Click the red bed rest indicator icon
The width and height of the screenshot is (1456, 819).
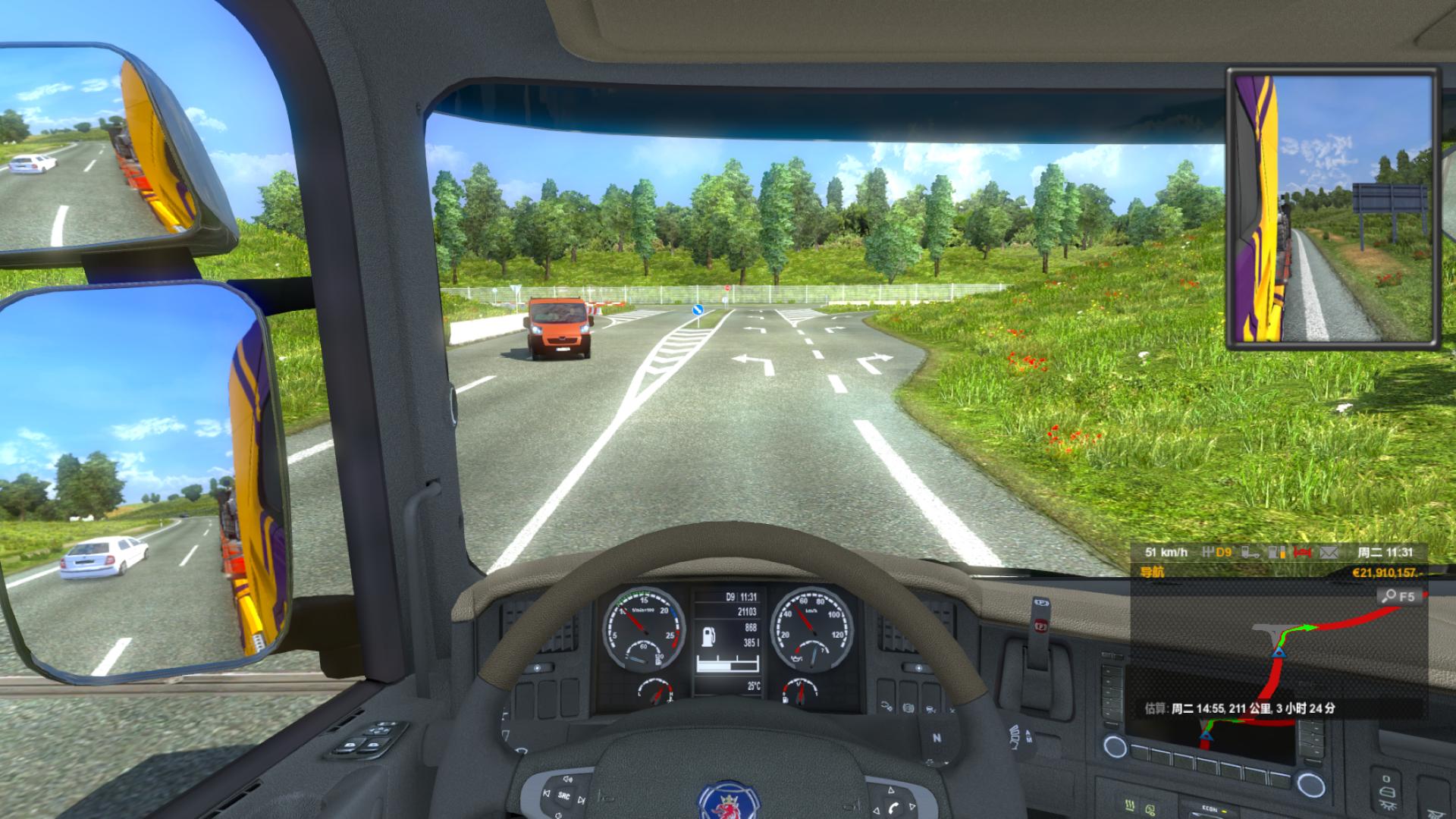click(x=1303, y=553)
